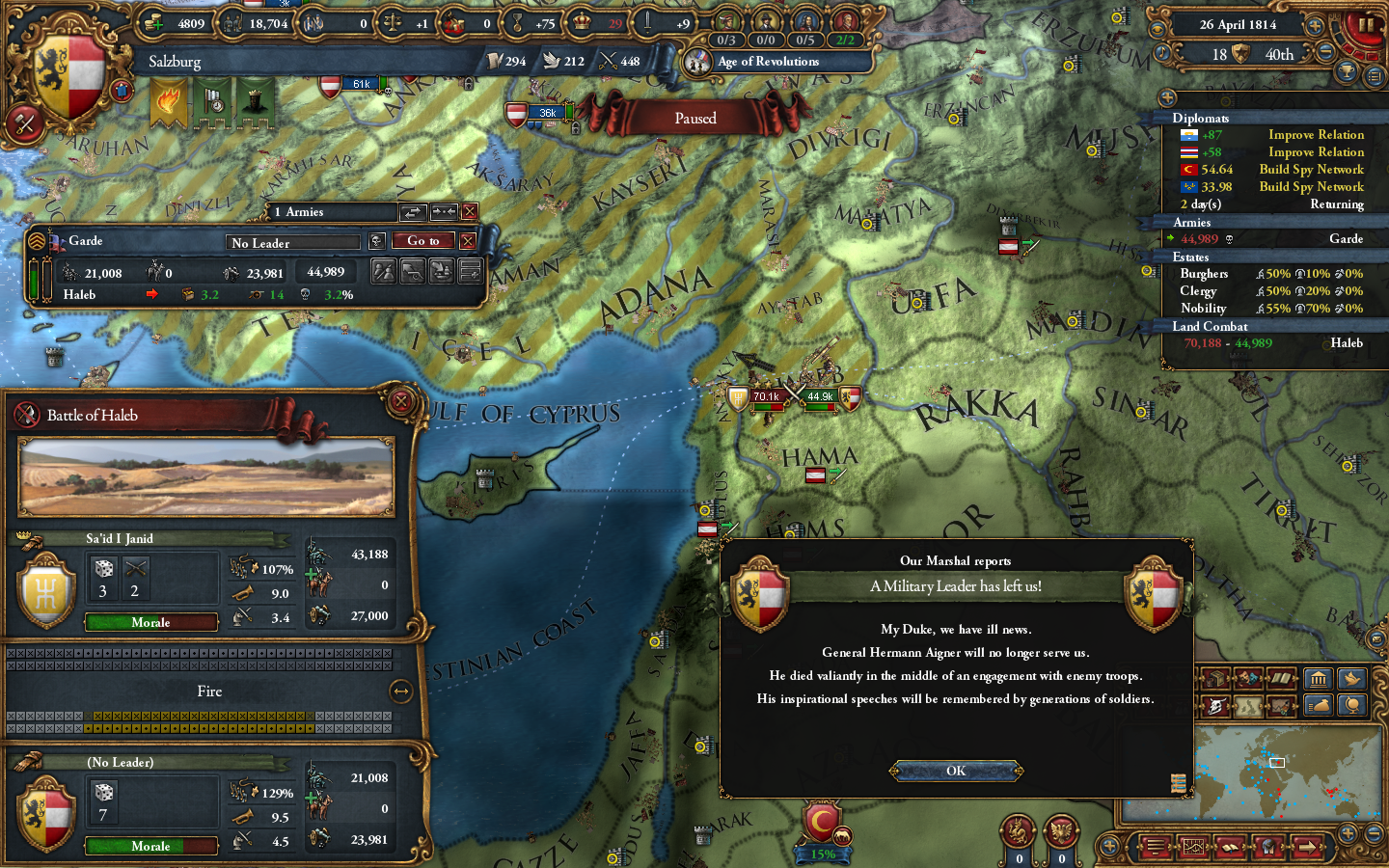This screenshot has width=1389, height=868.
Task: Open the economy panel via the money bag icon
Action: [x=1318, y=707]
